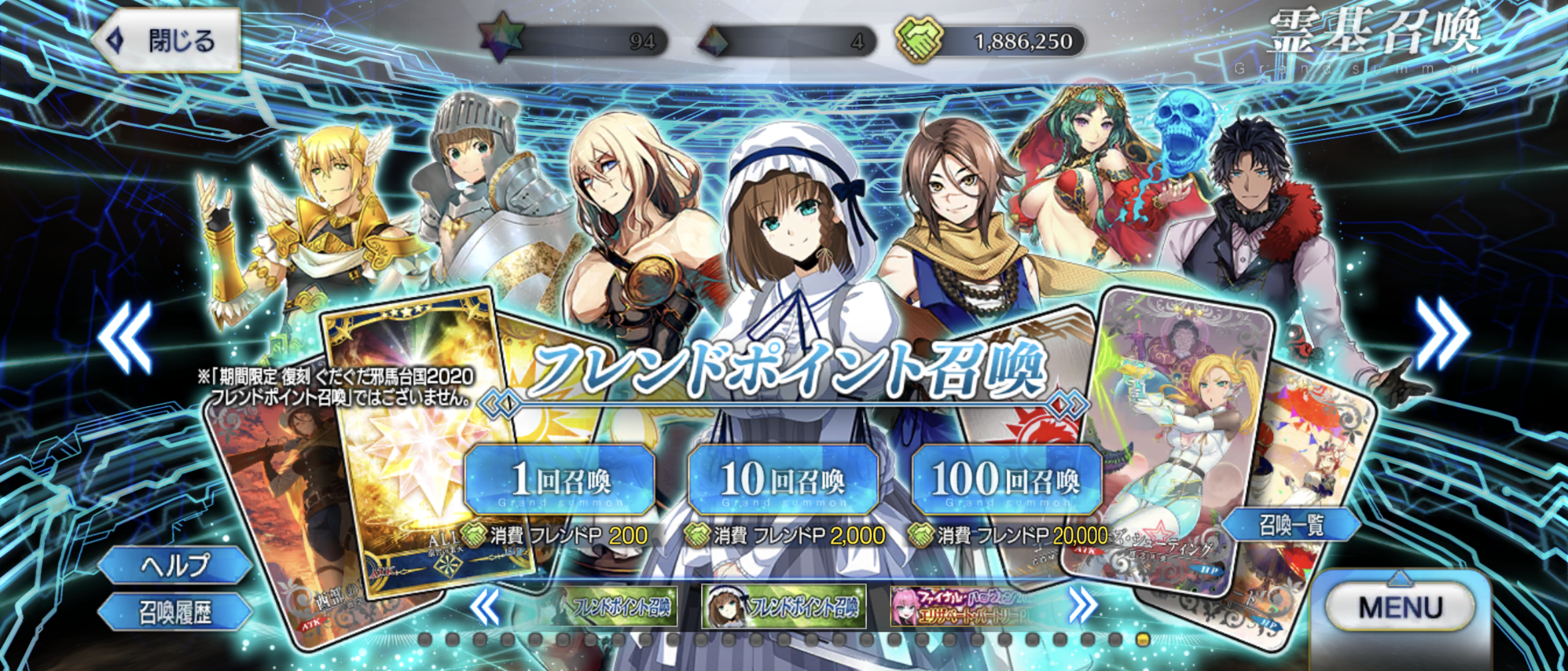Choose the 10回召喚 summon button
Screen dimensions: 1568x671
point(783,480)
